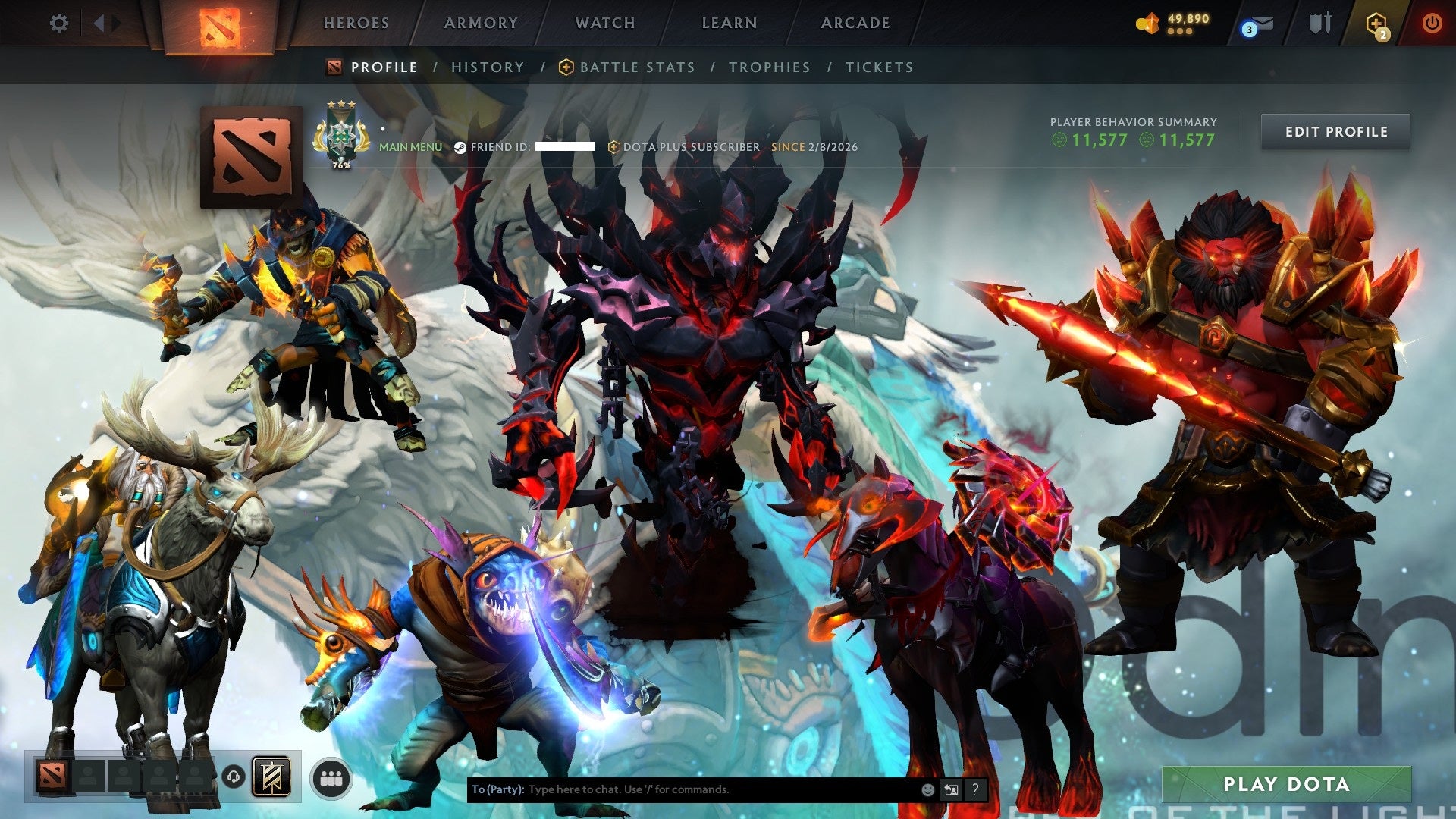Click the chat help question mark
The height and width of the screenshot is (819, 1456).
click(x=975, y=789)
